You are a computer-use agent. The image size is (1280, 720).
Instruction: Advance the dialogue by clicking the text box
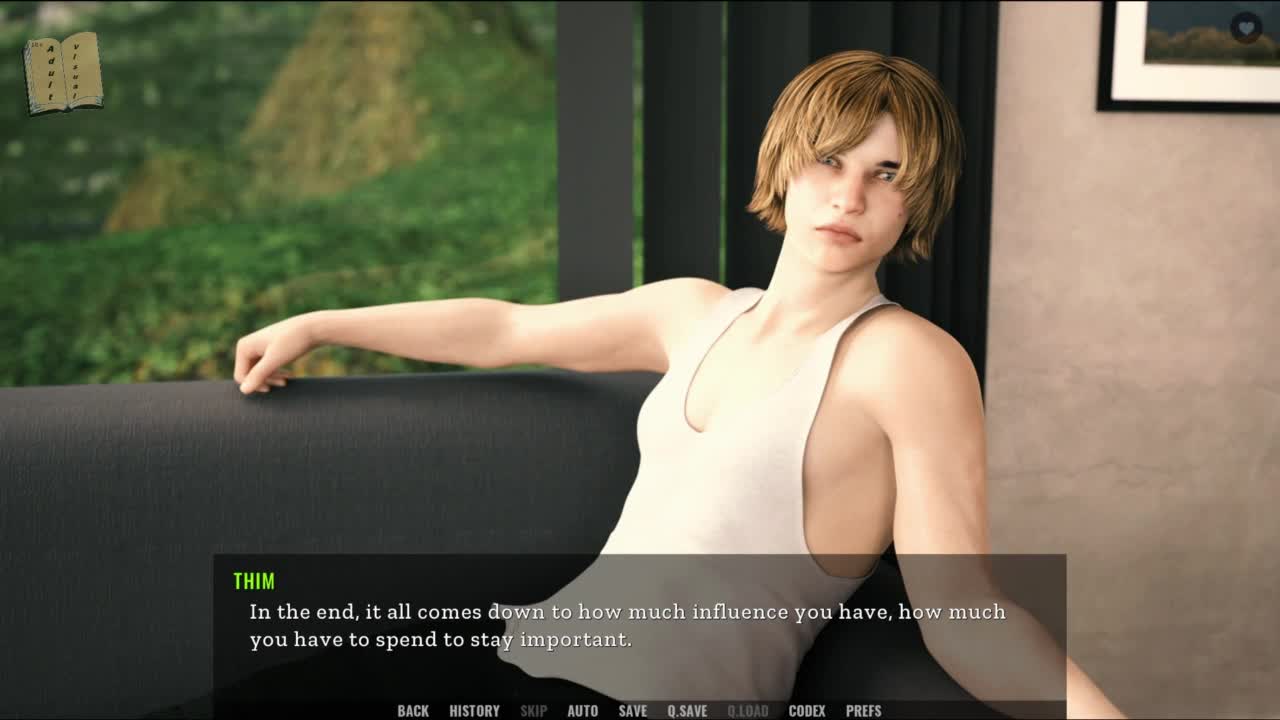[638, 625]
